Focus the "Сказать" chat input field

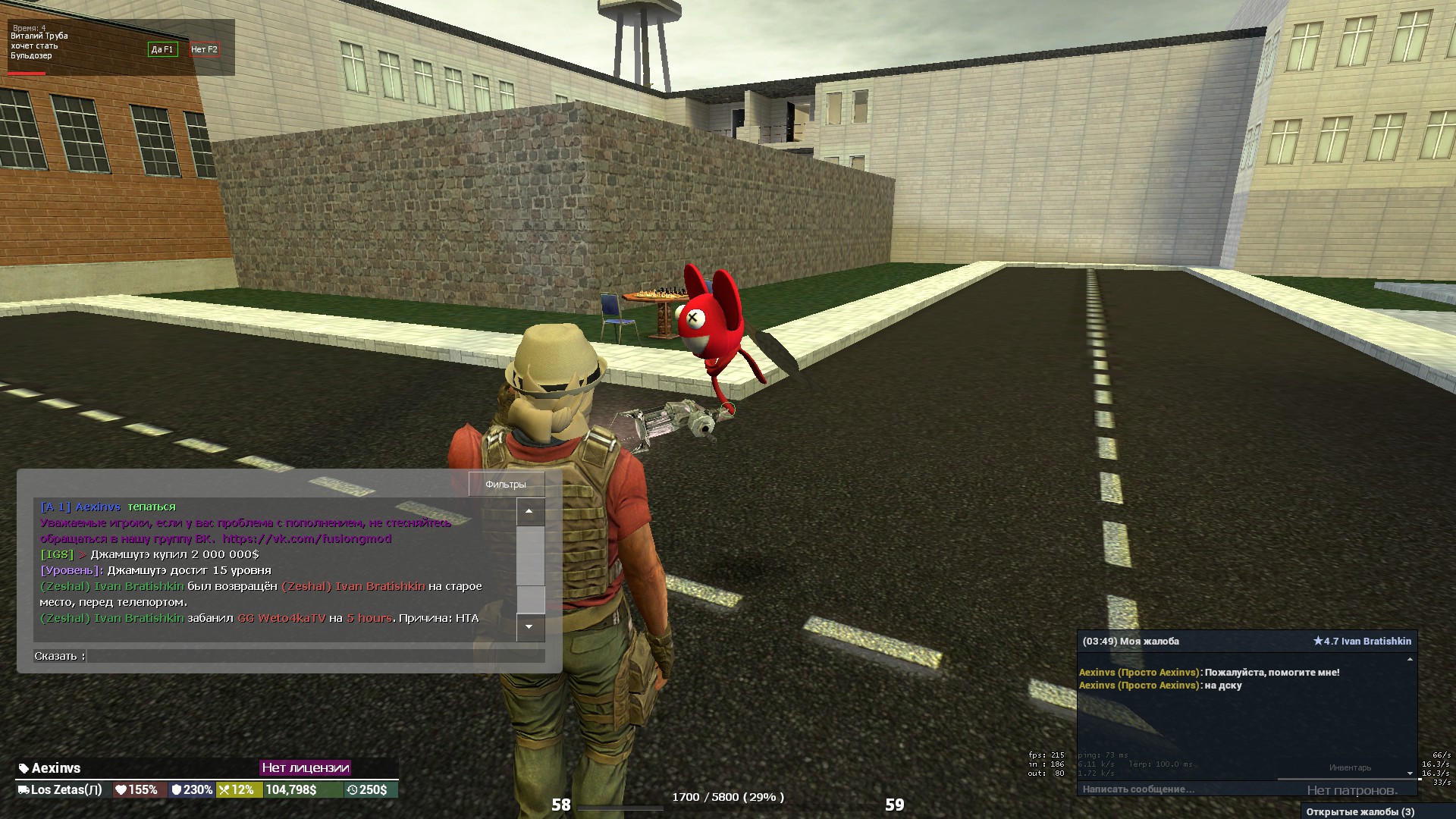pos(315,656)
